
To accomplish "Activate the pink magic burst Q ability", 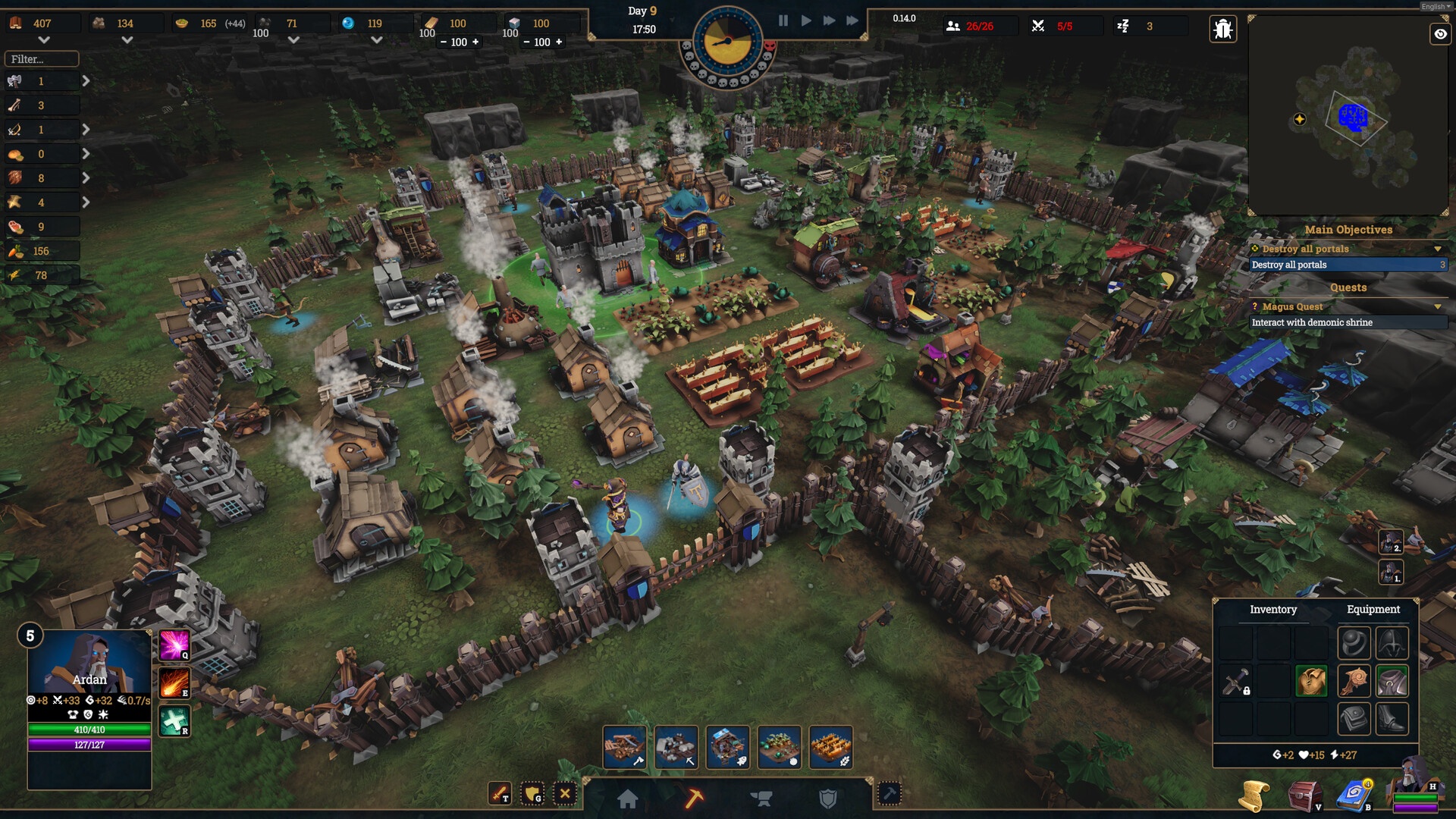I will click(x=174, y=645).
